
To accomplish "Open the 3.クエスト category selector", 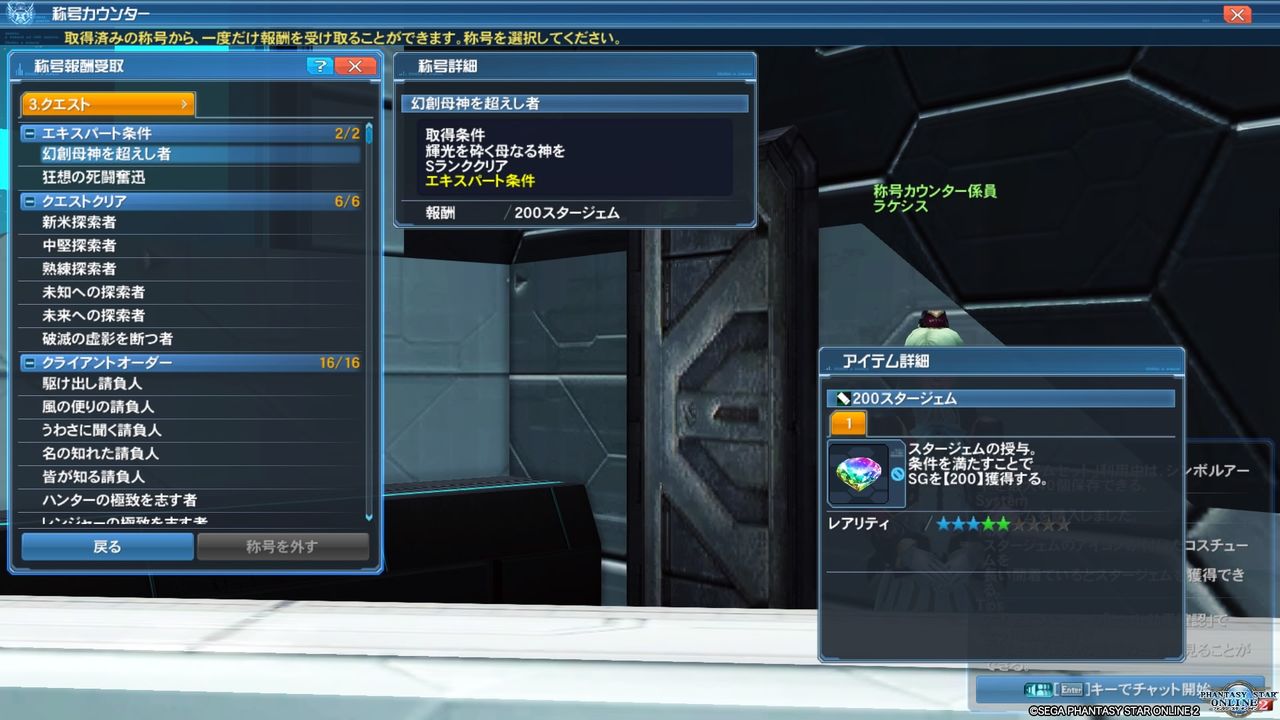I will (x=105, y=103).
